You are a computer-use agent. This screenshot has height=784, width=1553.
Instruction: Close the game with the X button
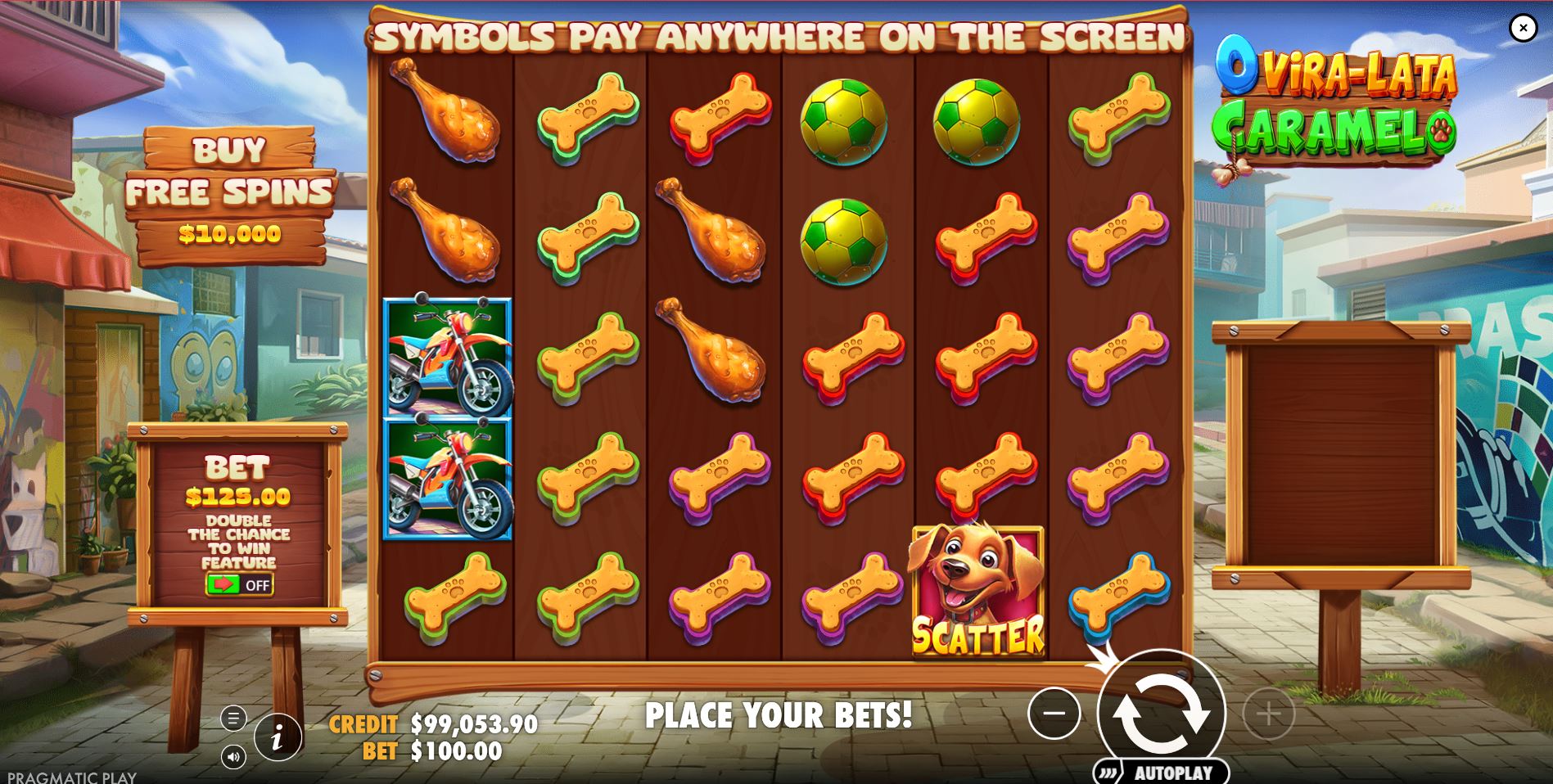[x=1523, y=27]
